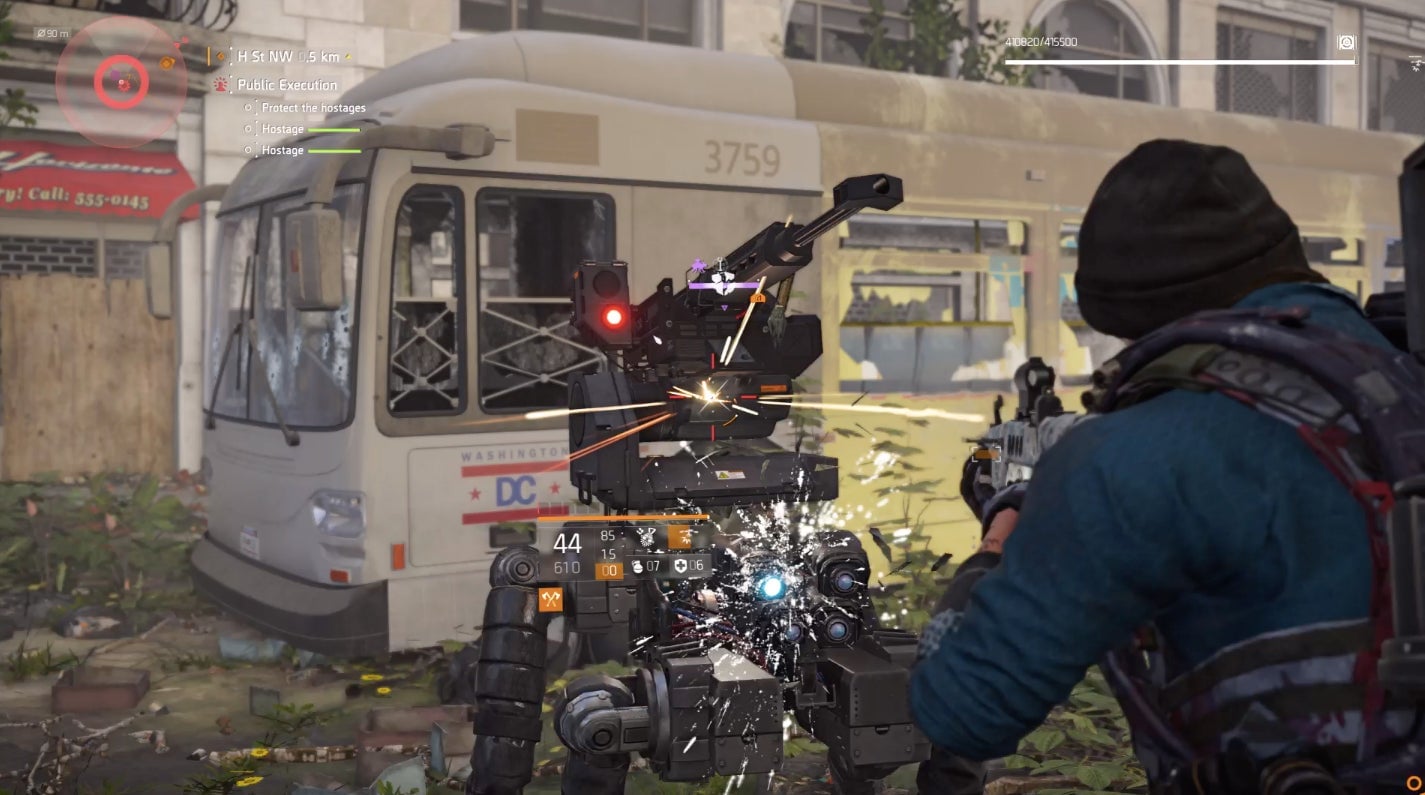Open the photo mode camera icon top right
The image size is (1425, 795).
click(1348, 44)
